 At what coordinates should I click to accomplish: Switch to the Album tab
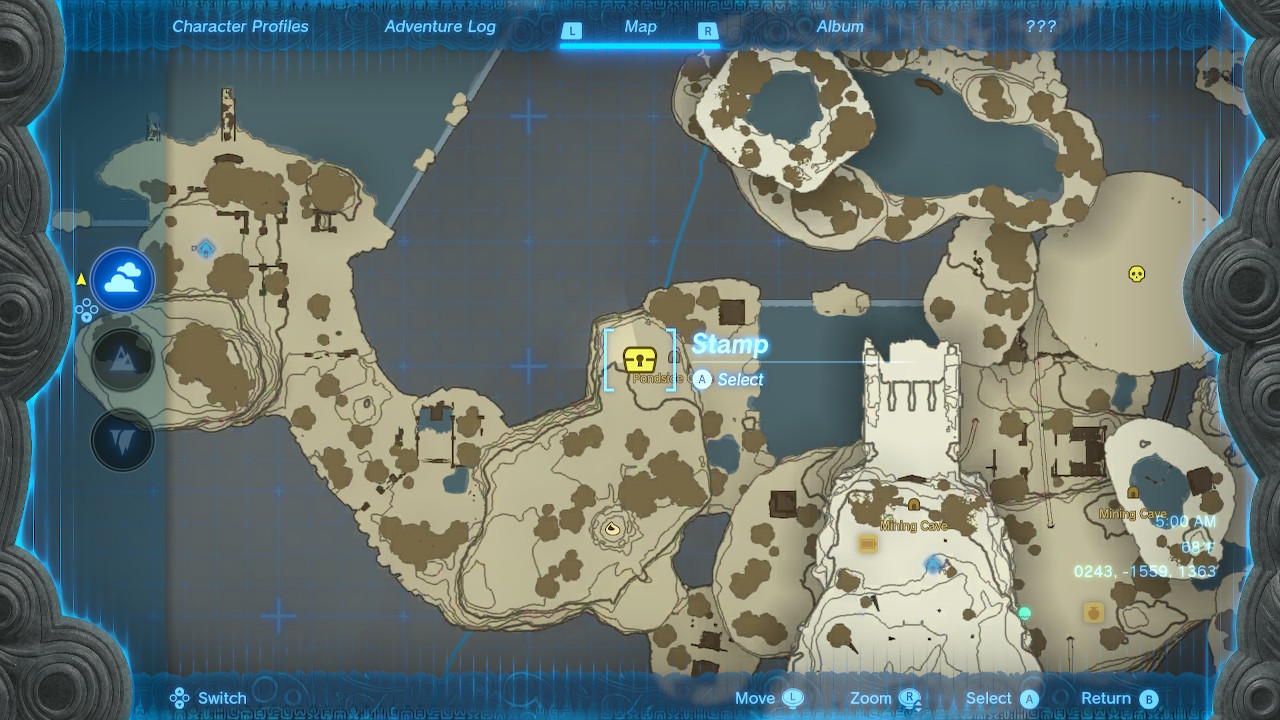point(841,27)
